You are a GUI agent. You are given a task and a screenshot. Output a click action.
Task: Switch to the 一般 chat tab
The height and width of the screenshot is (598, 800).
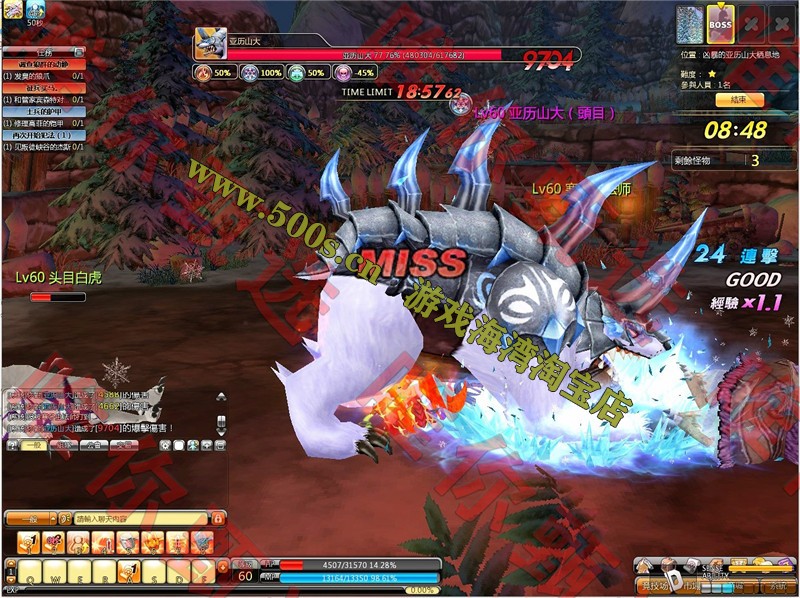click(x=34, y=445)
